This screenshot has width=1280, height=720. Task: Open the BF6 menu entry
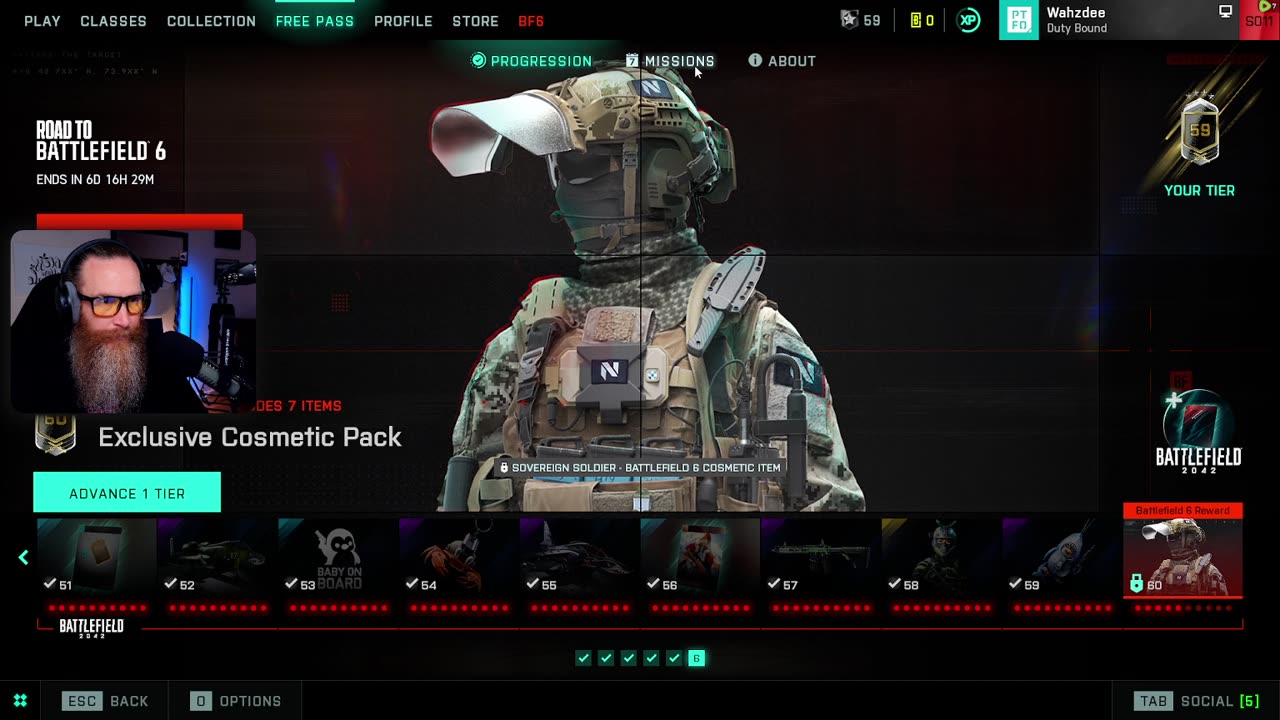[x=531, y=21]
